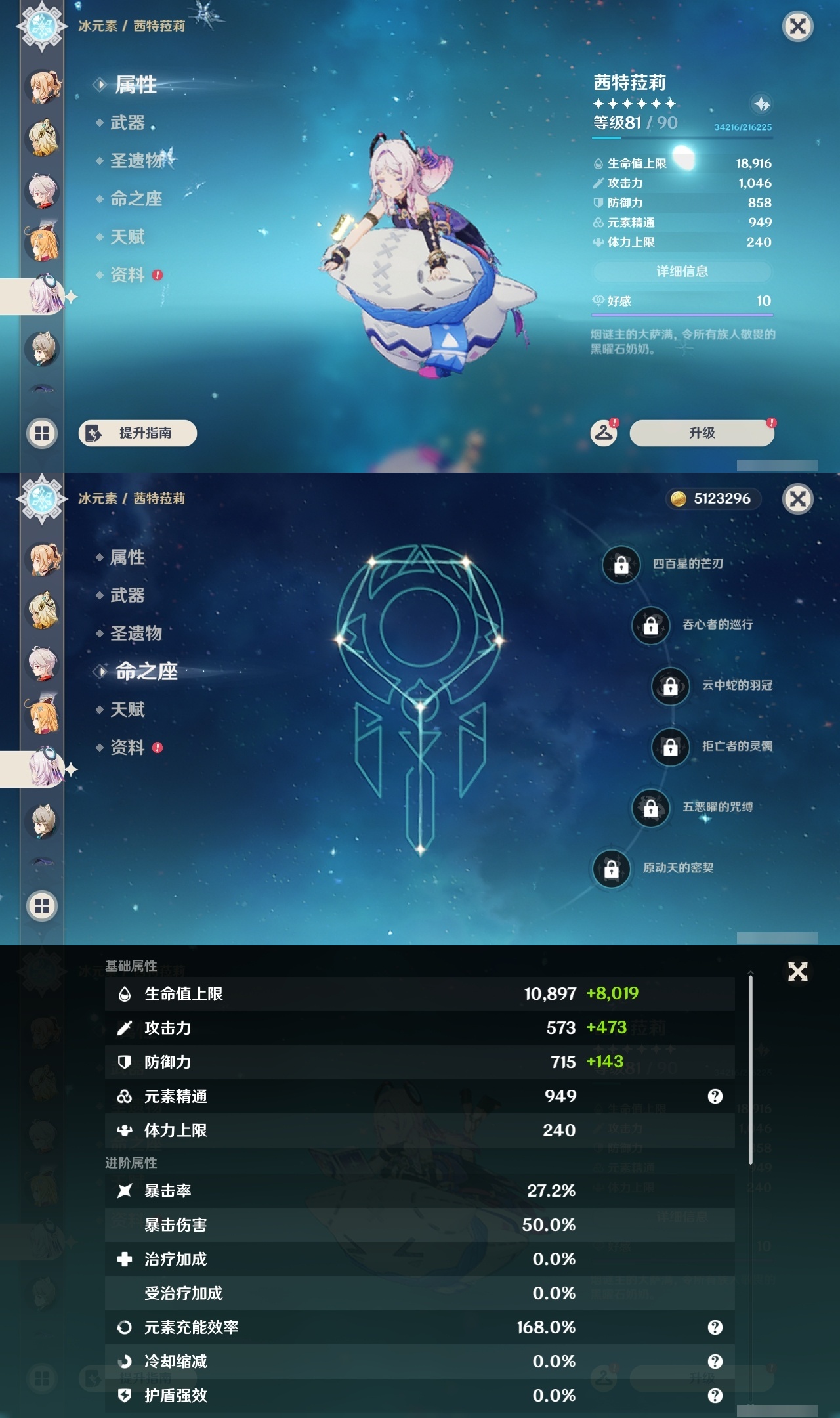The image size is (840, 1418).
Task: Click the friendship heart icon next to 好感
Action: tap(598, 300)
